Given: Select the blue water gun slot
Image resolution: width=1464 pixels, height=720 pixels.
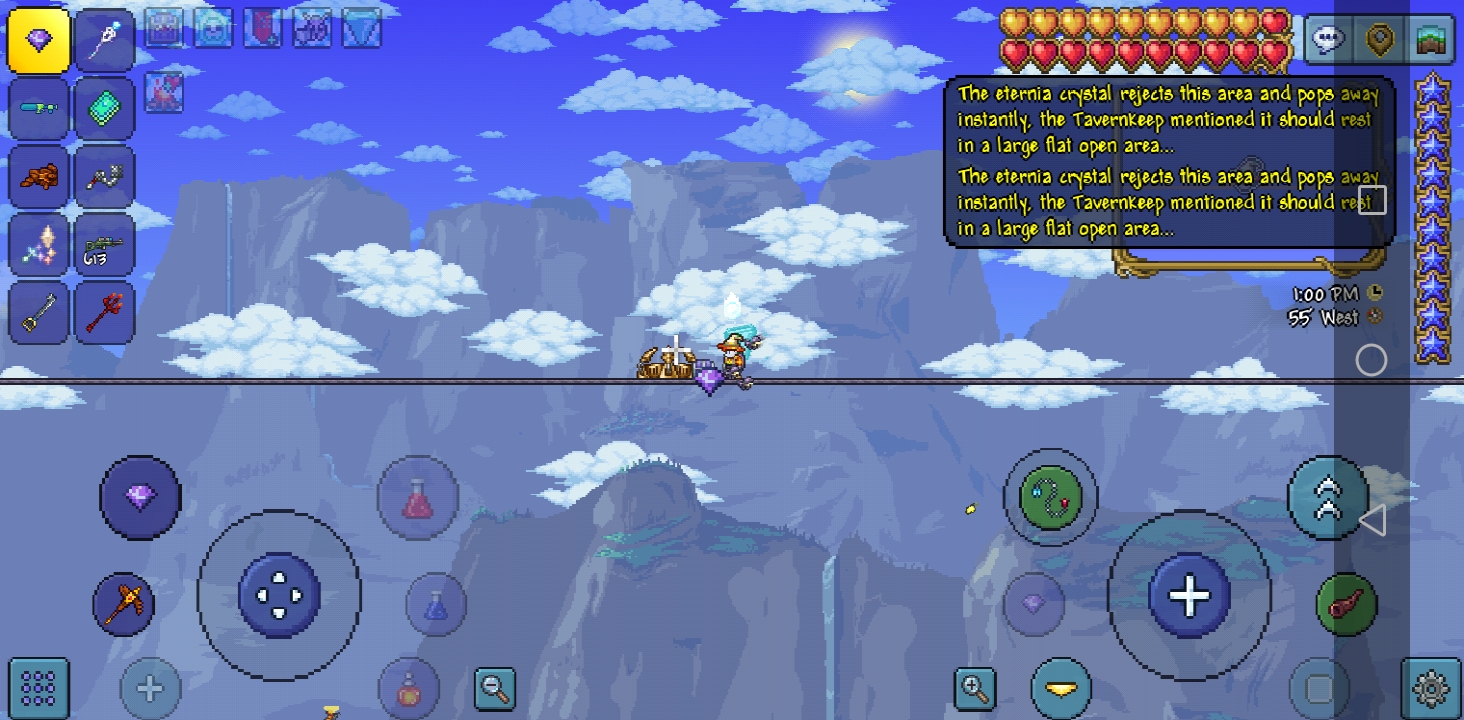Looking at the screenshot, I should 39,109.
